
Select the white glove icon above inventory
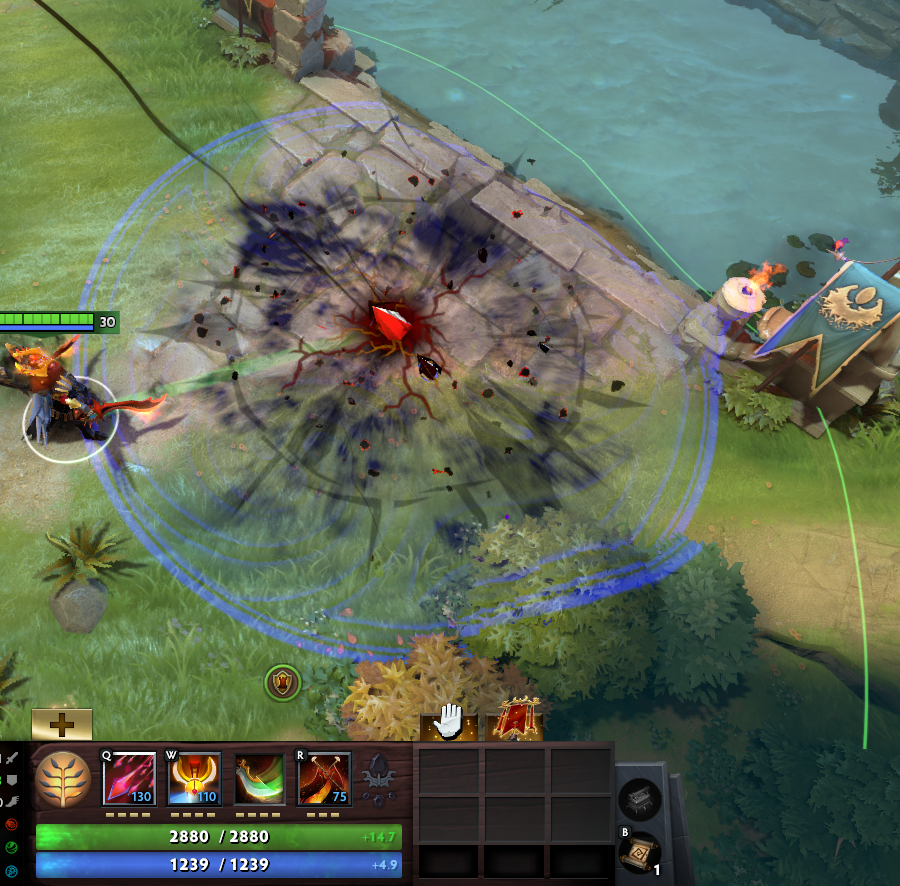point(449,722)
